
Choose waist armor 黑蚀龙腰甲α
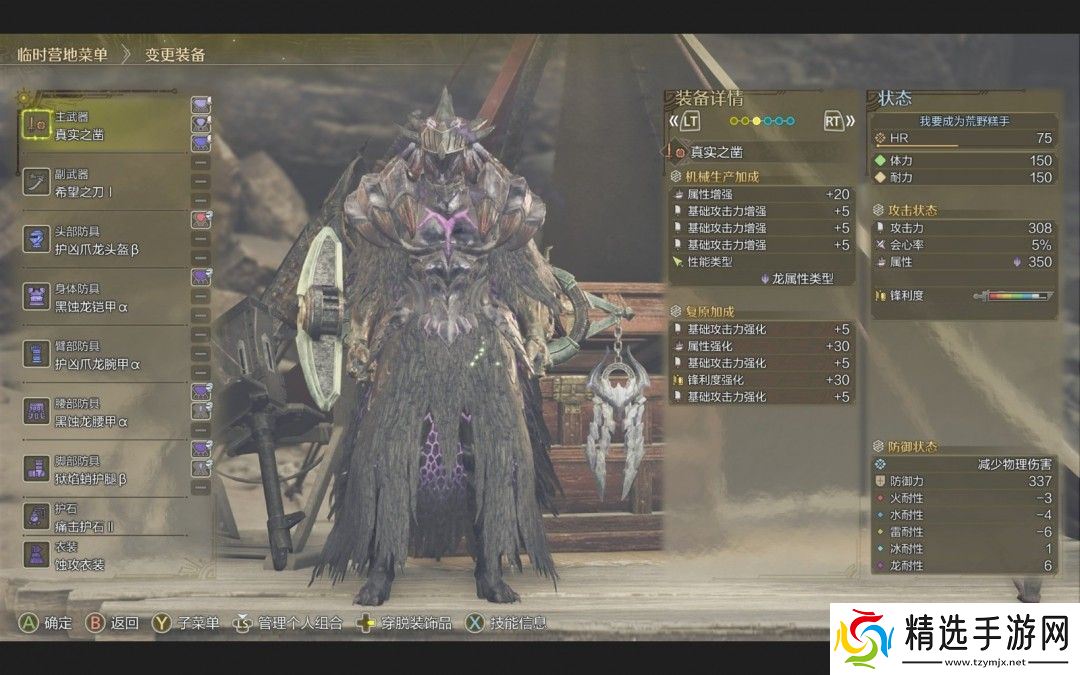tap(100, 412)
